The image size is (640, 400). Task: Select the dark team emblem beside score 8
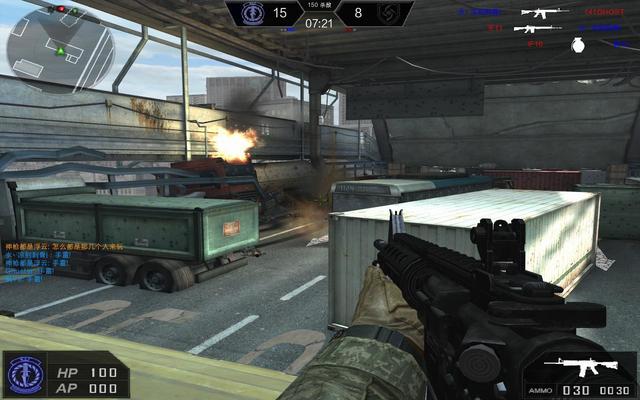387,14
